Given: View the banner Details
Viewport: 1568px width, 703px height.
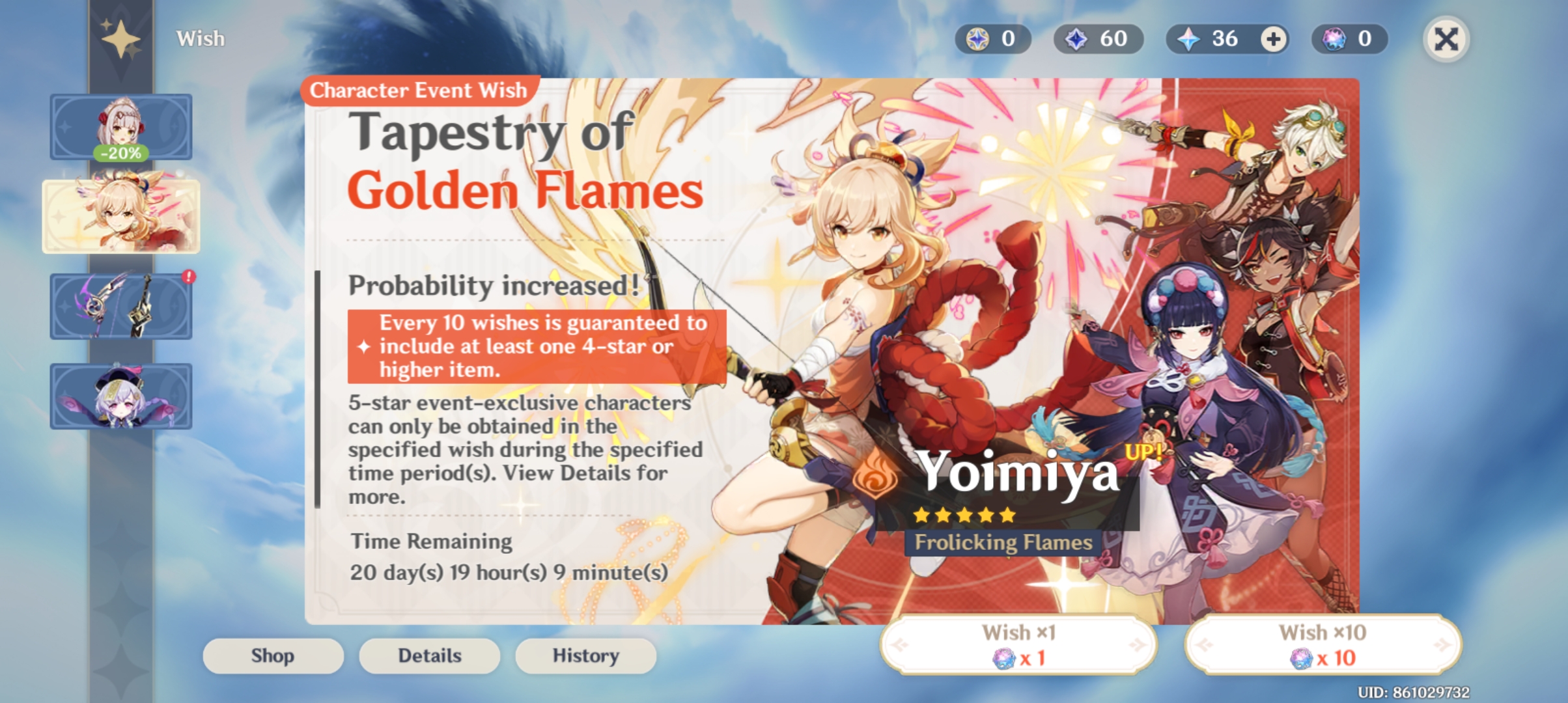Looking at the screenshot, I should coord(428,655).
